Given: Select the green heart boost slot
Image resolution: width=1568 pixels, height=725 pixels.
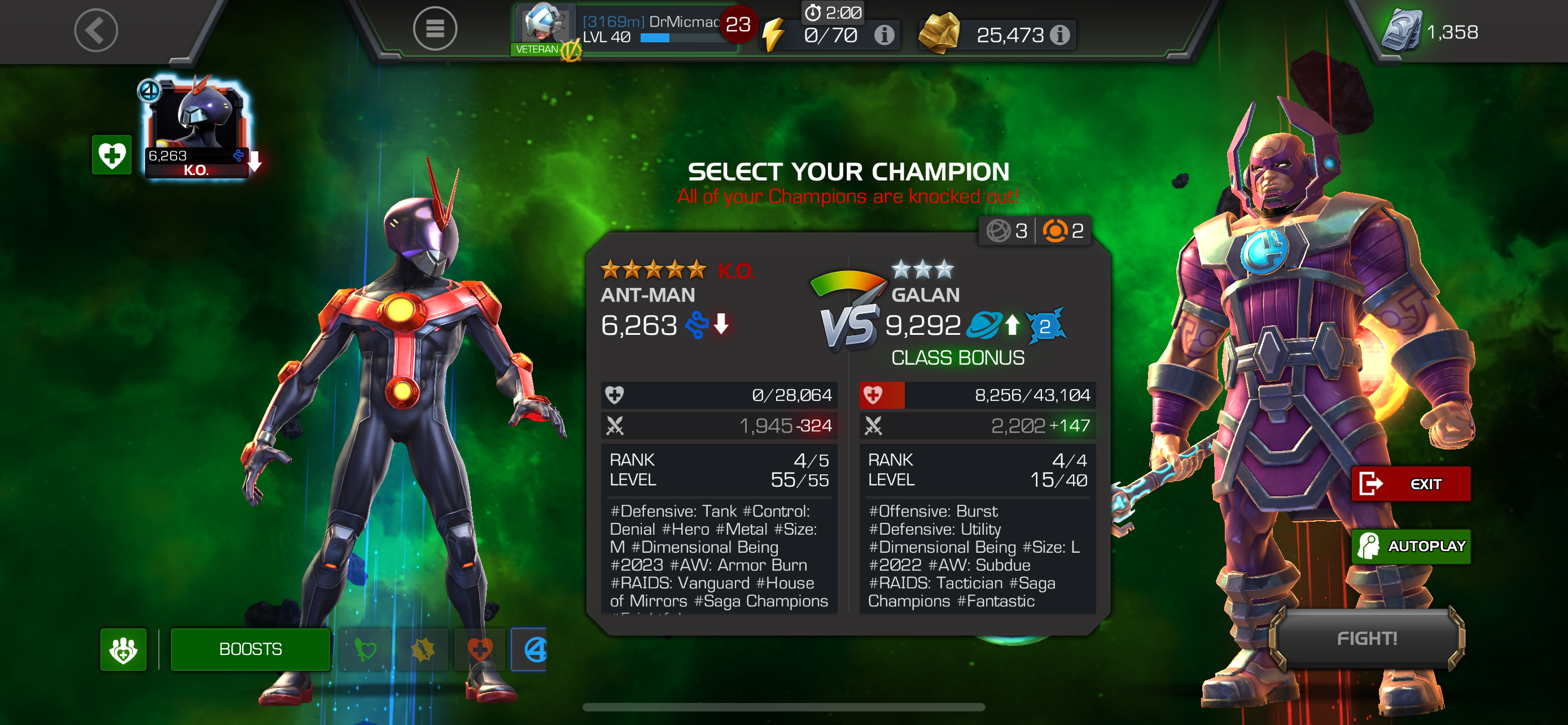Looking at the screenshot, I should click(366, 649).
